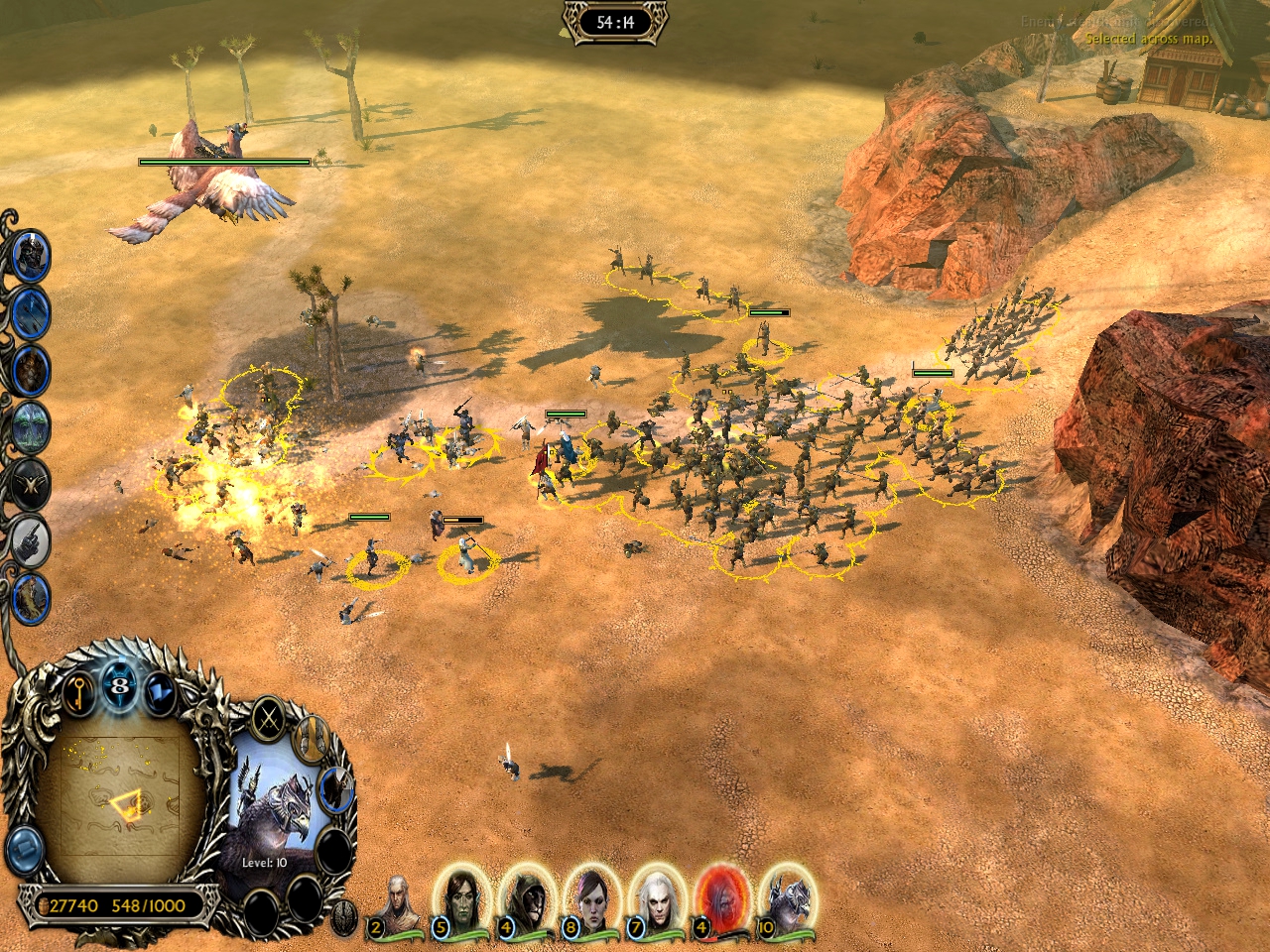Activate the green forest power icon
The image size is (1270, 952).
(x=31, y=427)
